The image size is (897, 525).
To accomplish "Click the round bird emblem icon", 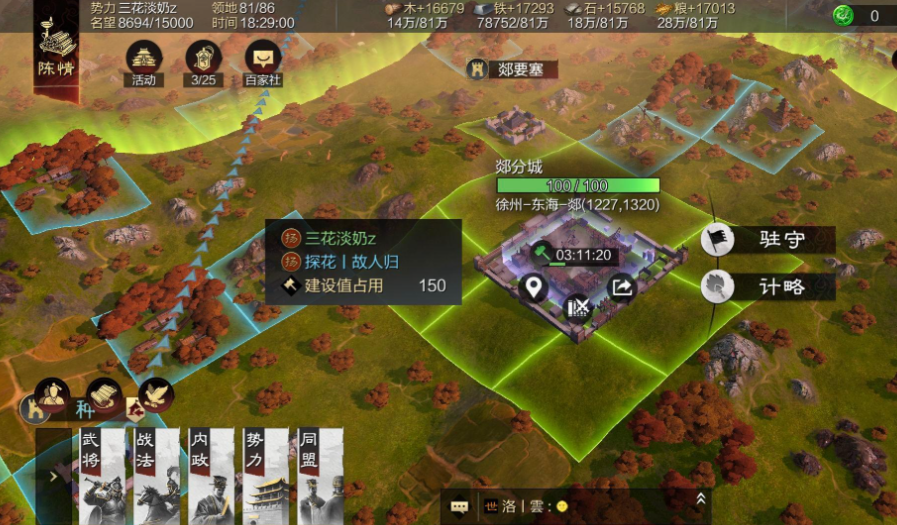I will 155,394.
